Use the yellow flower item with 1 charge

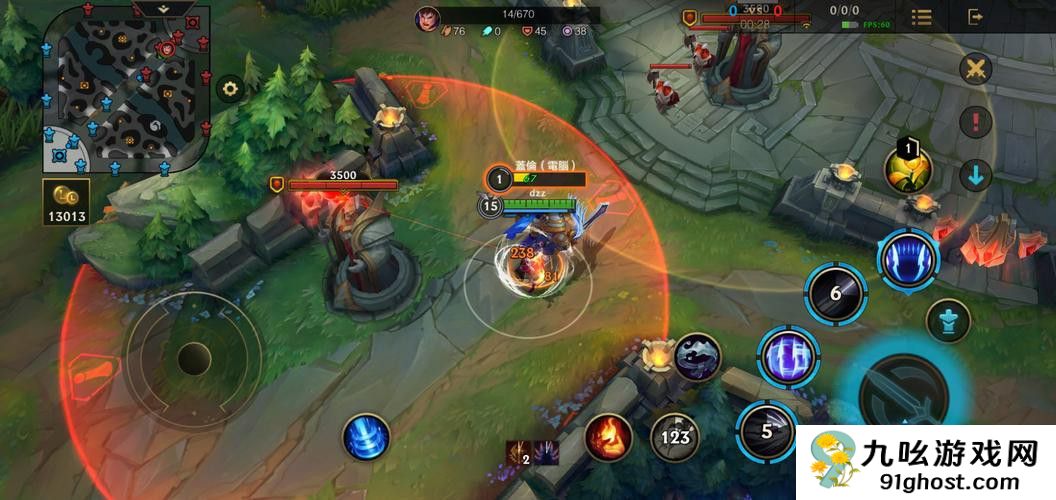click(x=907, y=169)
